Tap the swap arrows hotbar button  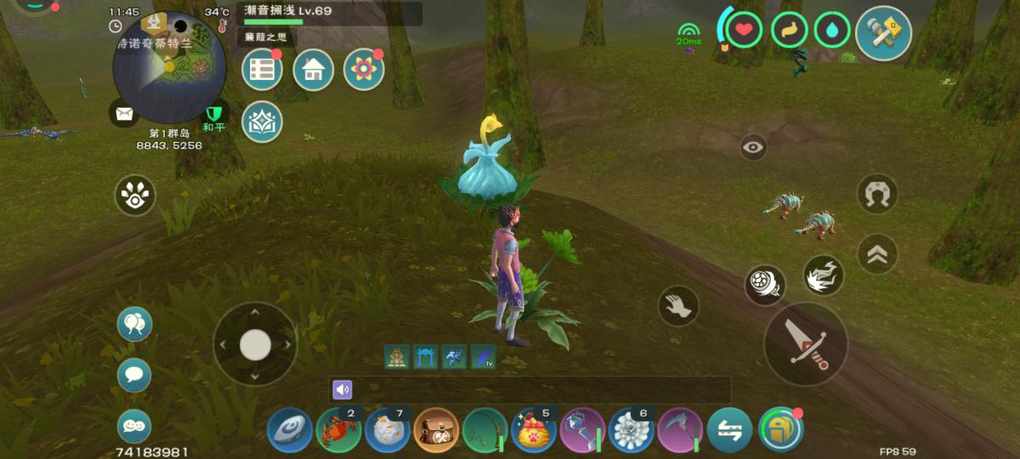pyautogui.click(x=729, y=430)
